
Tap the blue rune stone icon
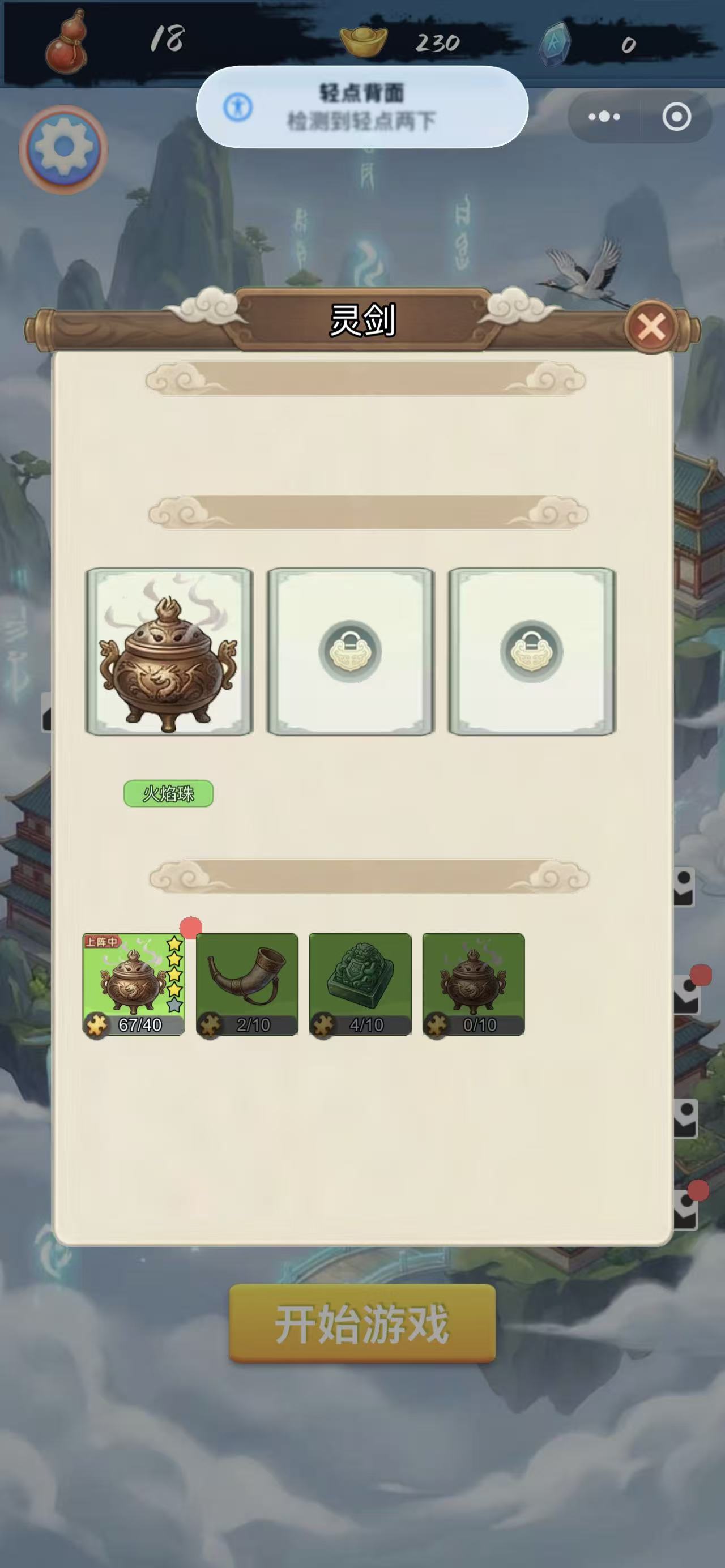coord(556,42)
